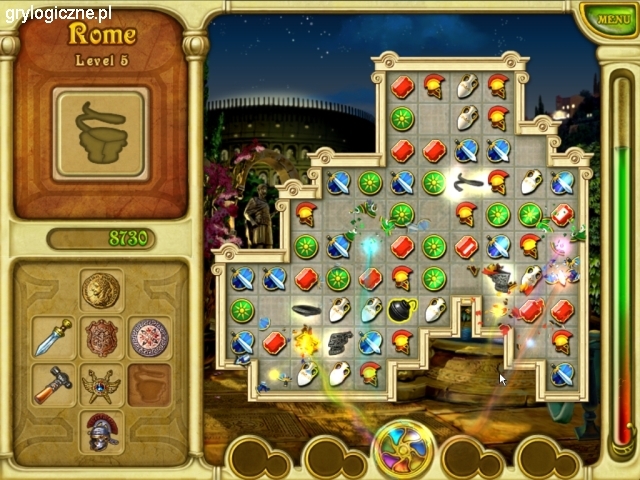Pick the hammer artifact slot
Image resolution: width=640 pixels, height=480 pixels.
coord(53,384)
